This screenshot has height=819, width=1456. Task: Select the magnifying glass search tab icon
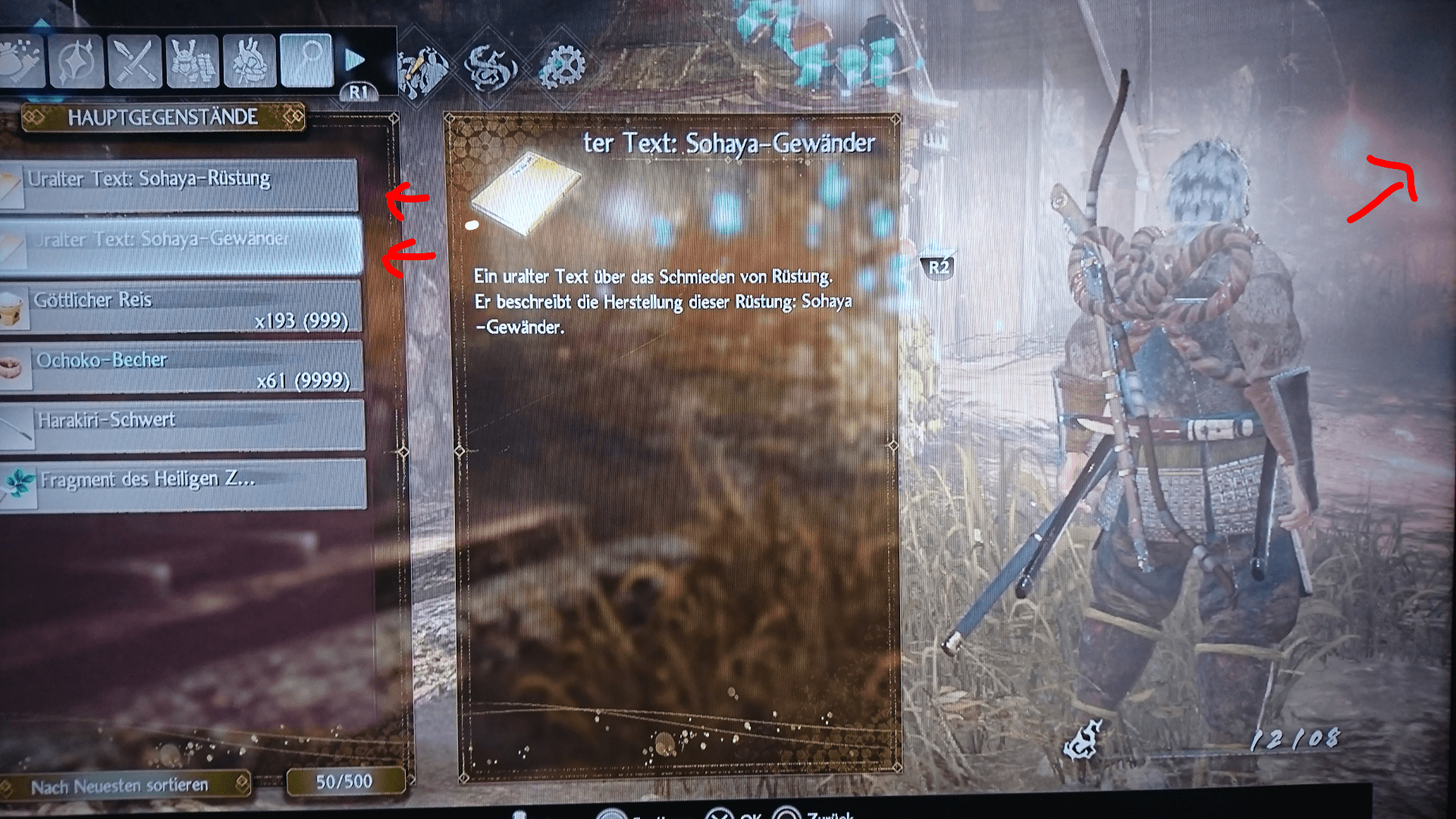click(x=307, y=59)
